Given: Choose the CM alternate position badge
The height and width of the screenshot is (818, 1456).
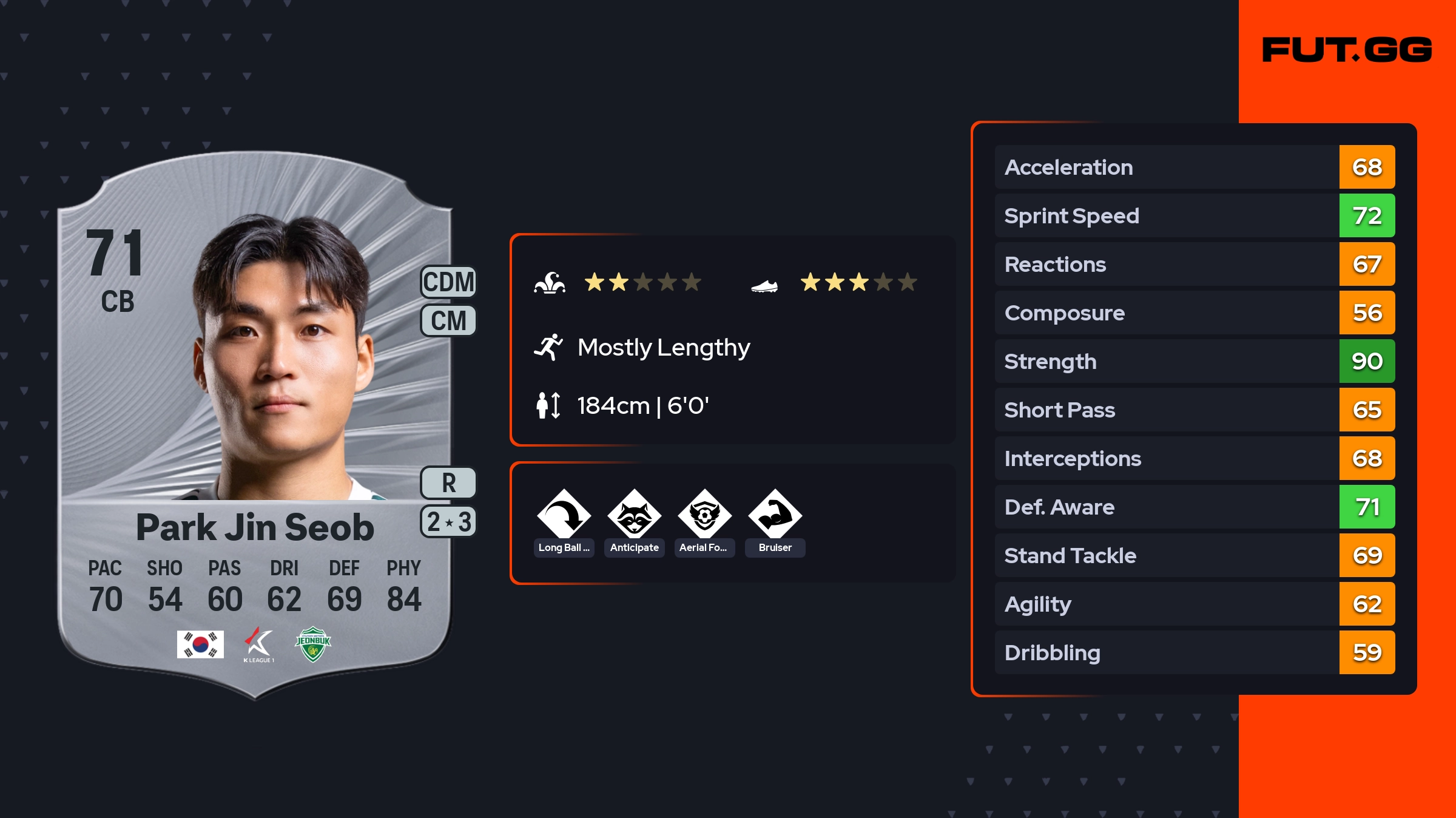Looking at the screenshot, I should pos(448,320).
